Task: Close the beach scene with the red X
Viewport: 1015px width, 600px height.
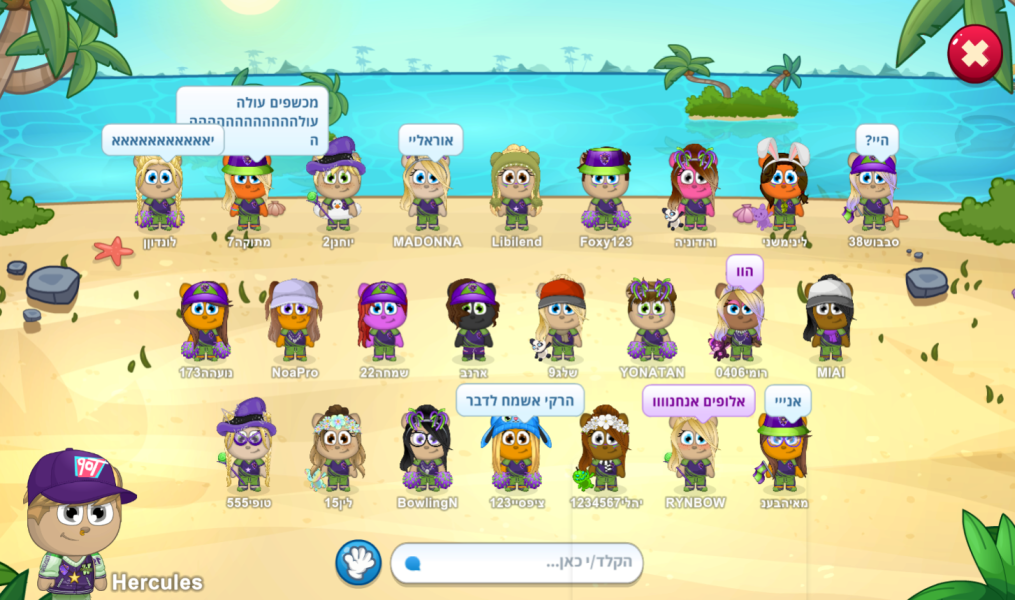Action: pyautogui.click(x=974, y=53)
